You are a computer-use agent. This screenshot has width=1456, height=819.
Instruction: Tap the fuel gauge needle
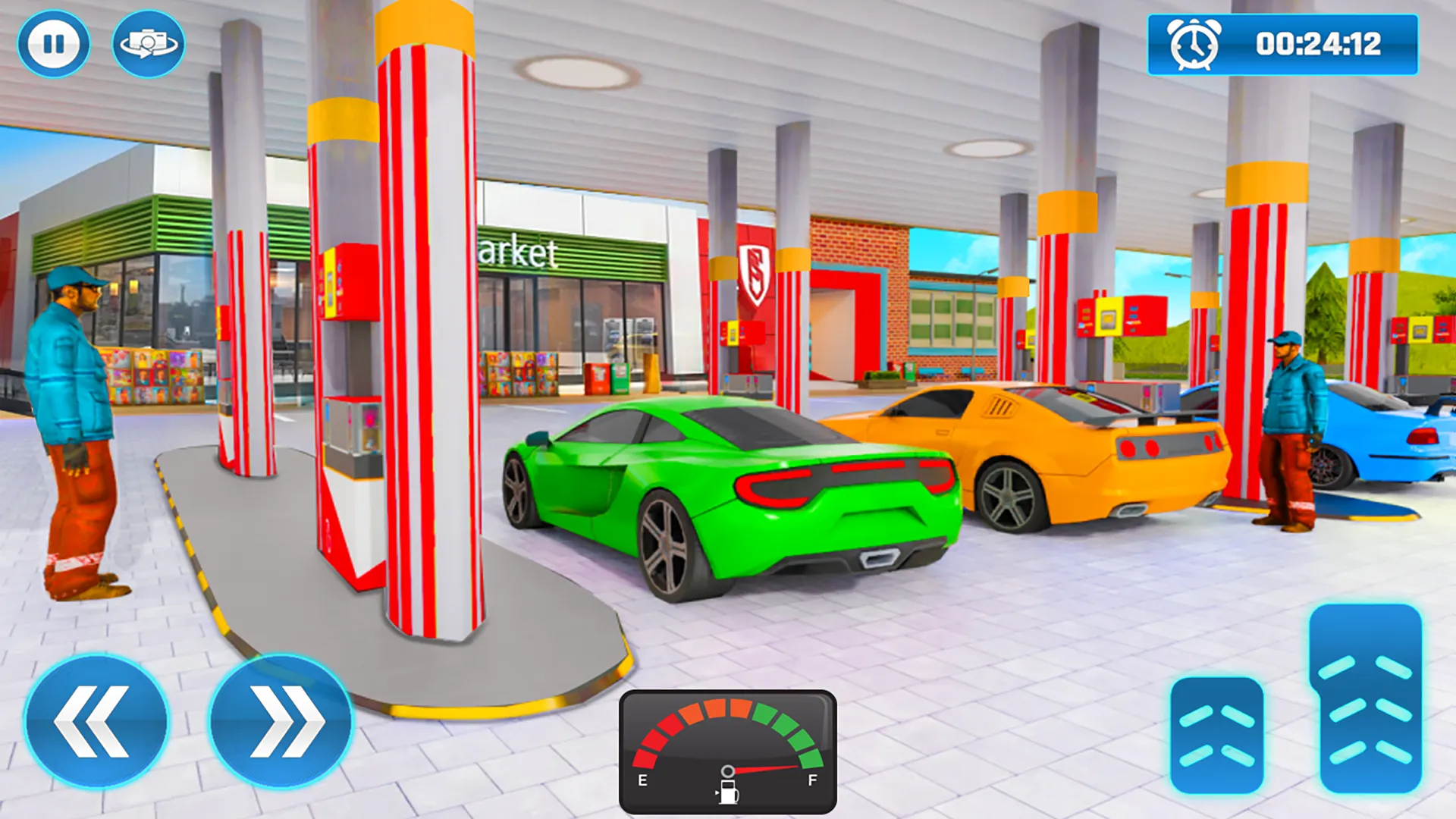(762, 768)
